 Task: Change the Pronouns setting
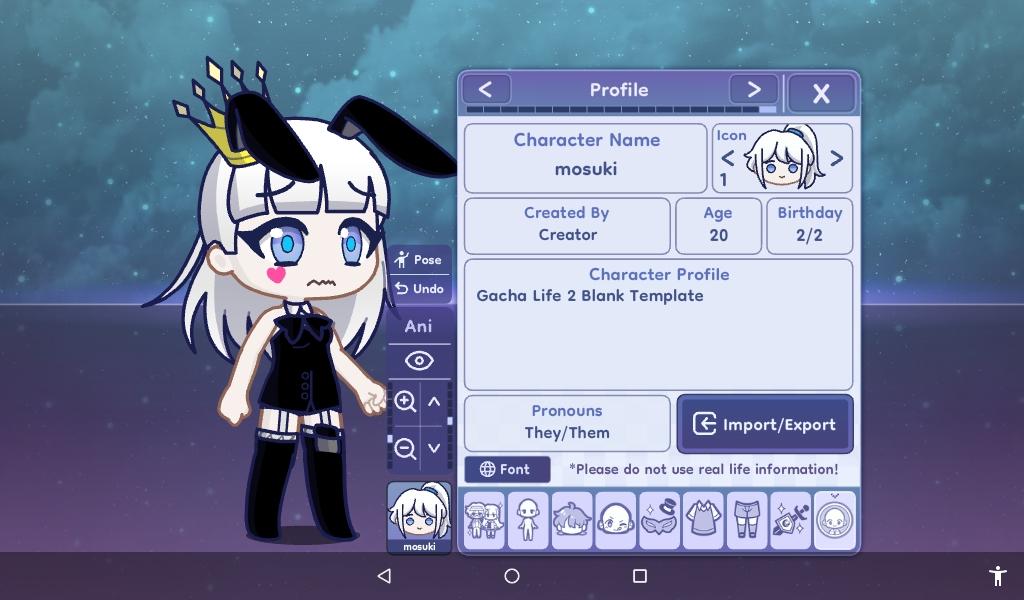pyautogui.click(x=567, y=423)
